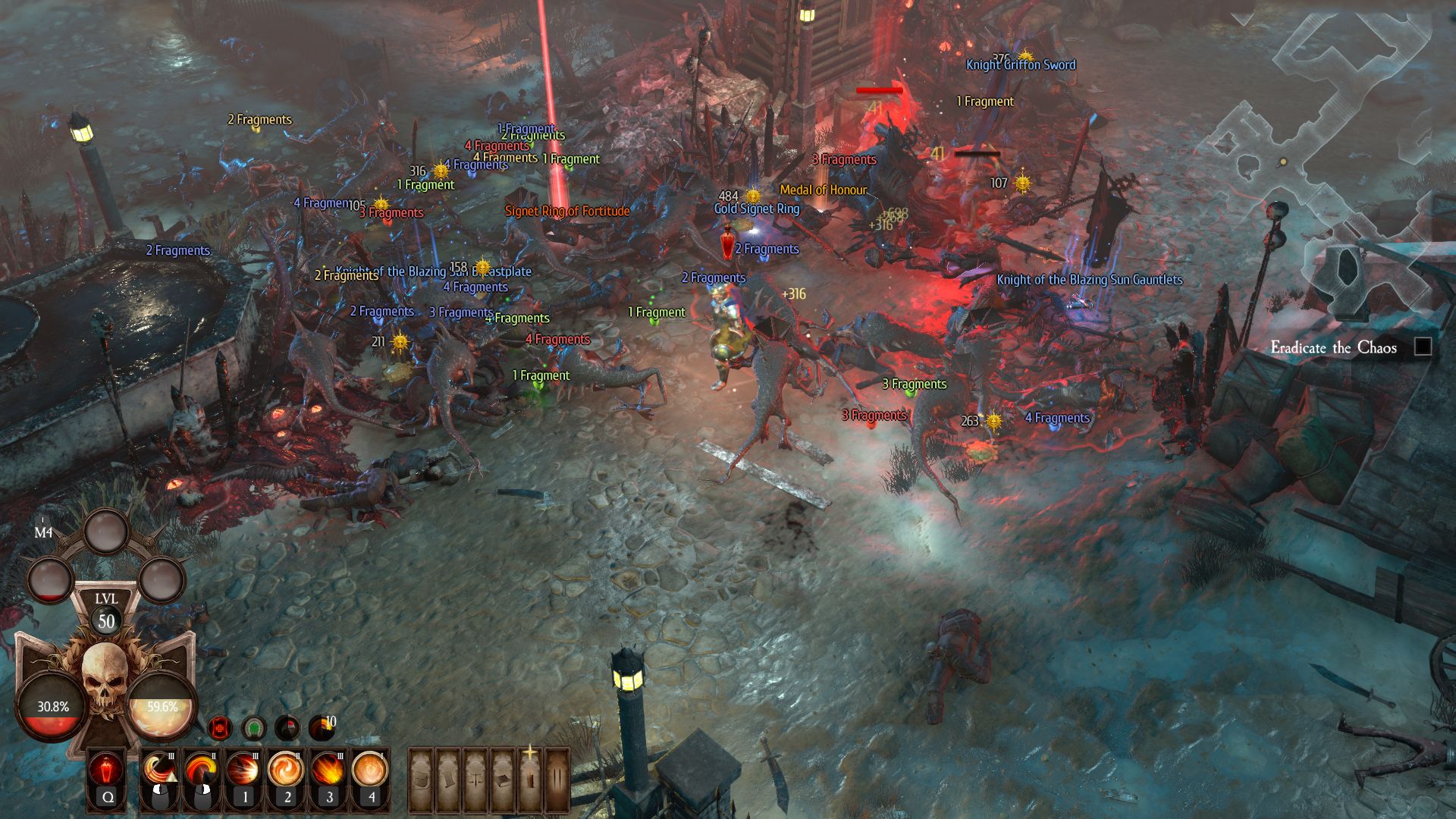Inspect the green horseshoe buff icon
This screenshot has height=819, width=1456.
coord(254,728)
